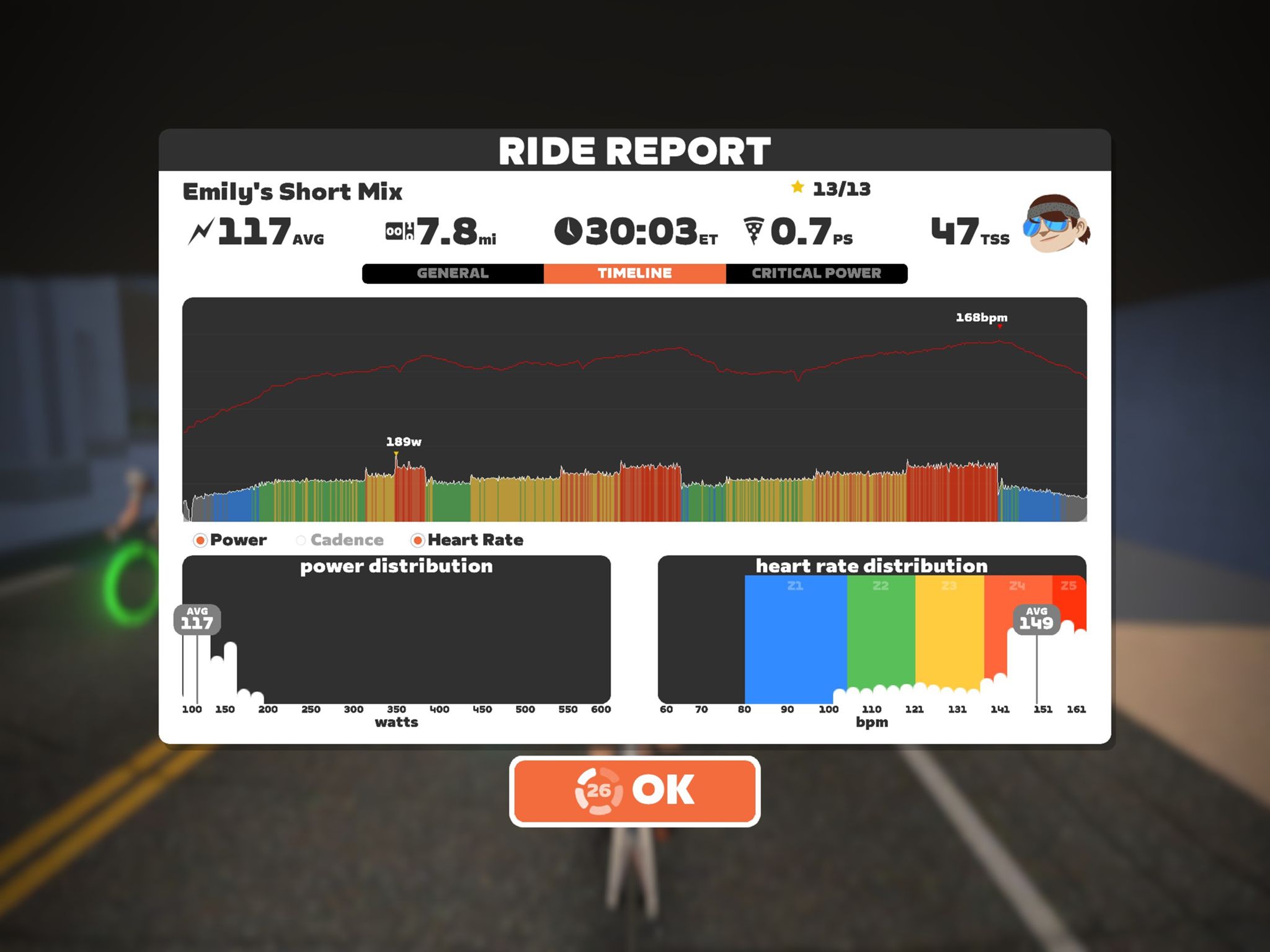Click the circular progress countdown on OK button

[600, 789]
